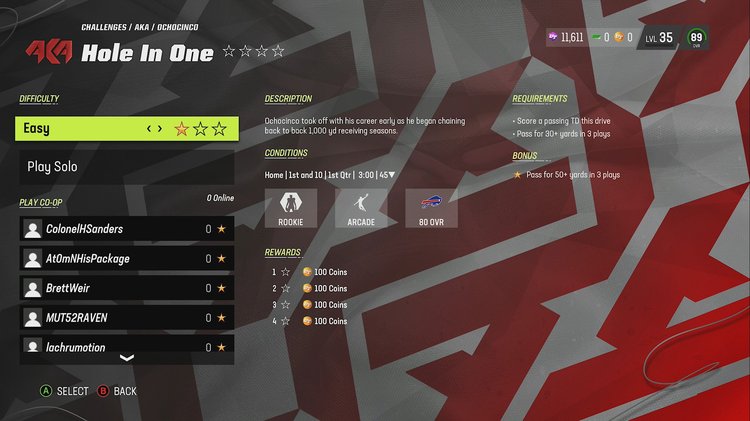
Task: Select the Easy difficulty row
Action: point(127,128)
